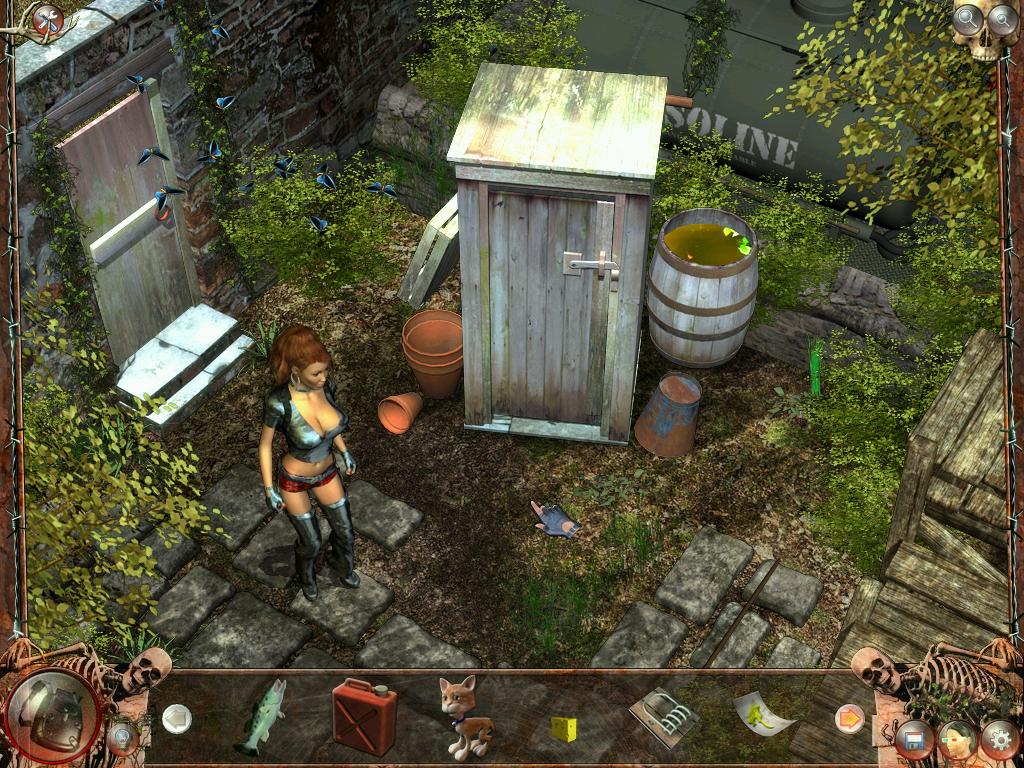
Task: Open the crossed tools button
Action: tap(47, 19)
